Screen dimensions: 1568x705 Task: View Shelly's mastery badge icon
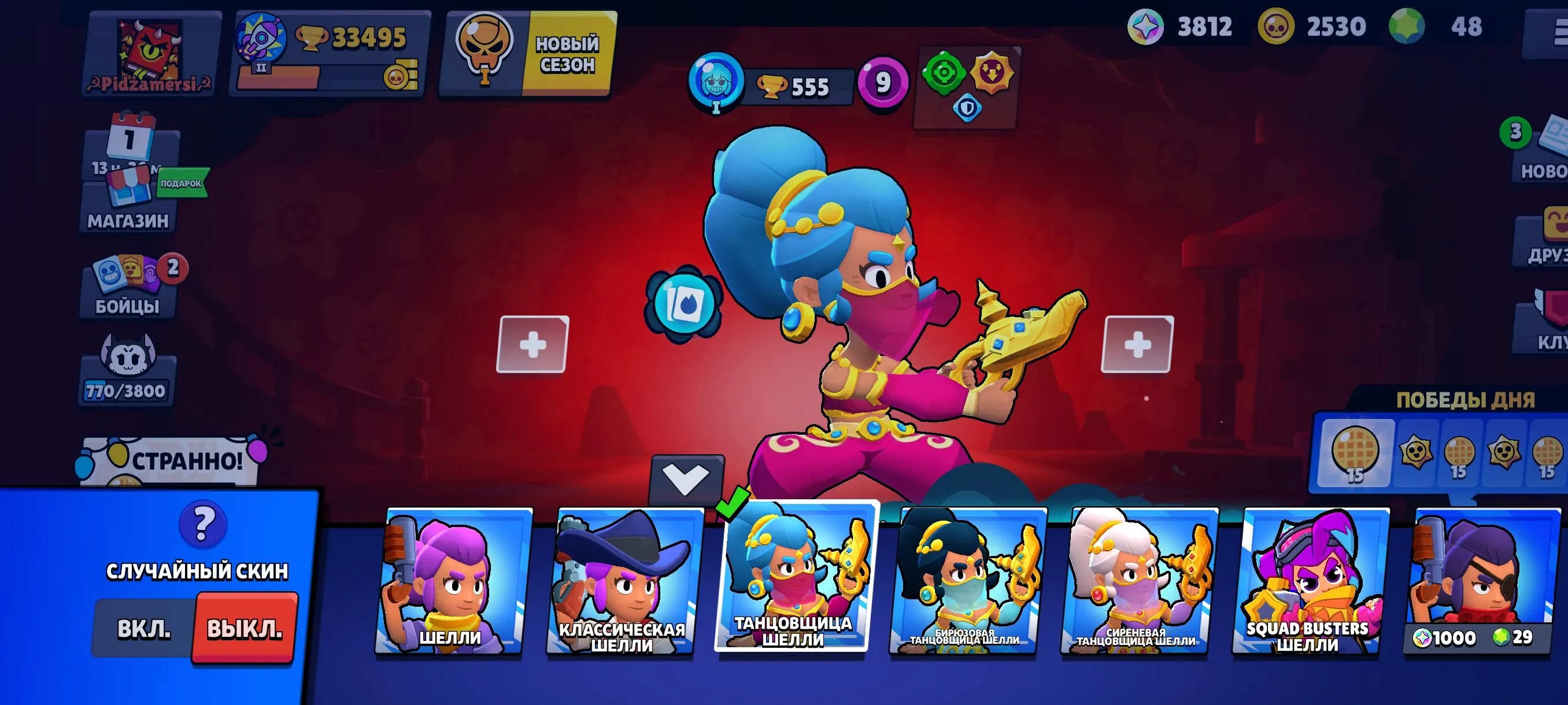point(717,84)
